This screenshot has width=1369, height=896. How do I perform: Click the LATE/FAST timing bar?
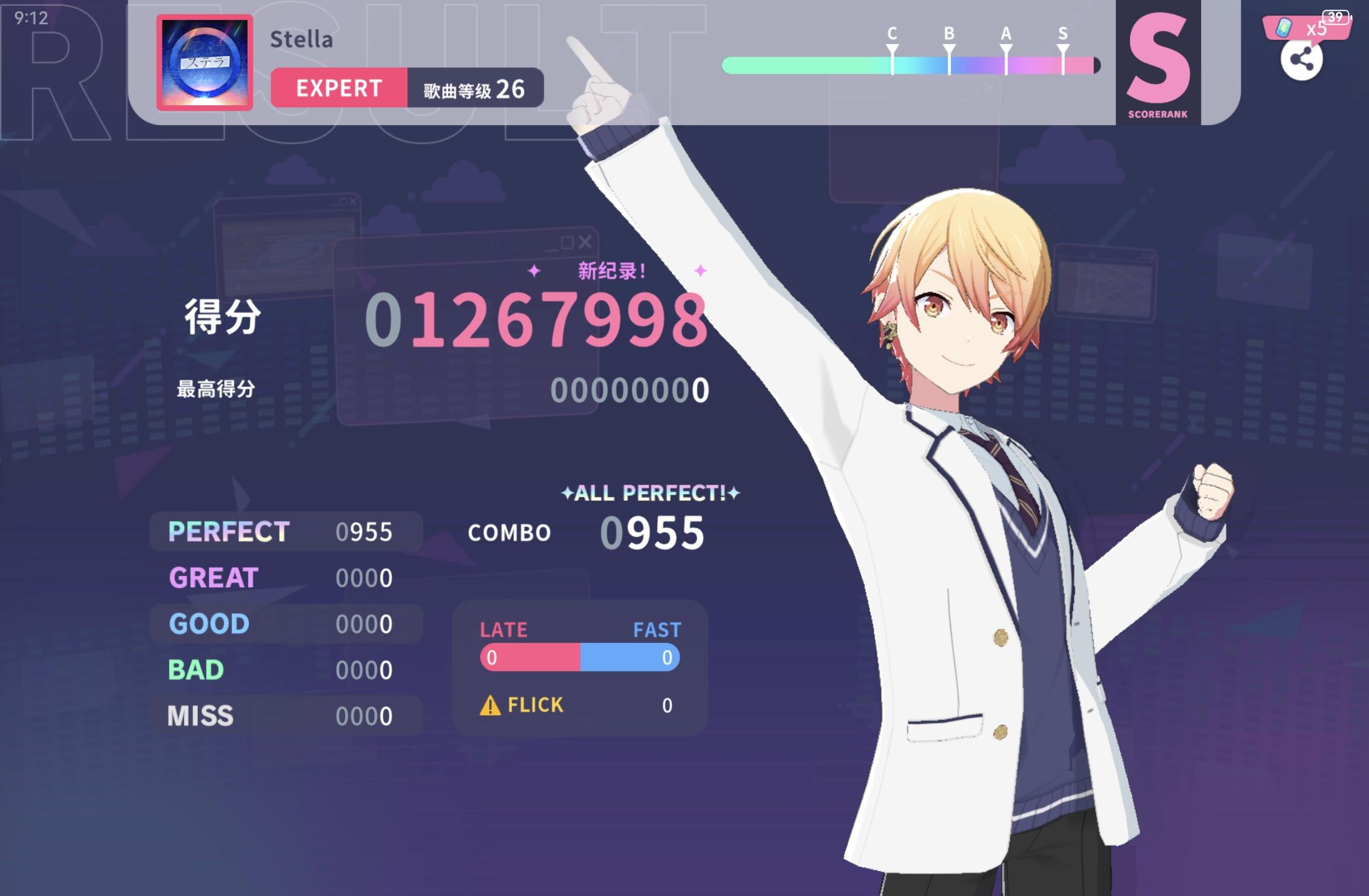pyautogui.click(x=579, y=656)
